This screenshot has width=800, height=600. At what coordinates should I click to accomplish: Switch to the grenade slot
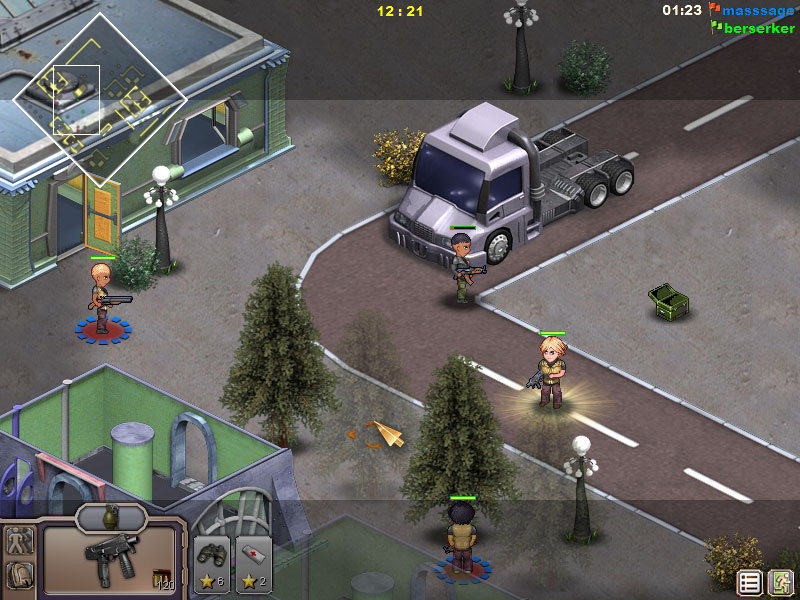pos(111,518)
